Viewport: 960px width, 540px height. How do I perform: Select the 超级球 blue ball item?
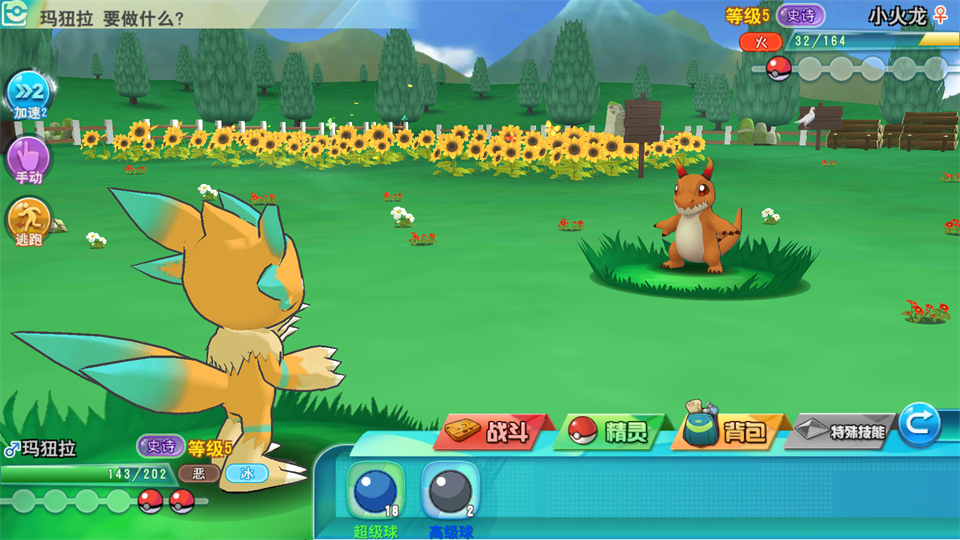375,491
